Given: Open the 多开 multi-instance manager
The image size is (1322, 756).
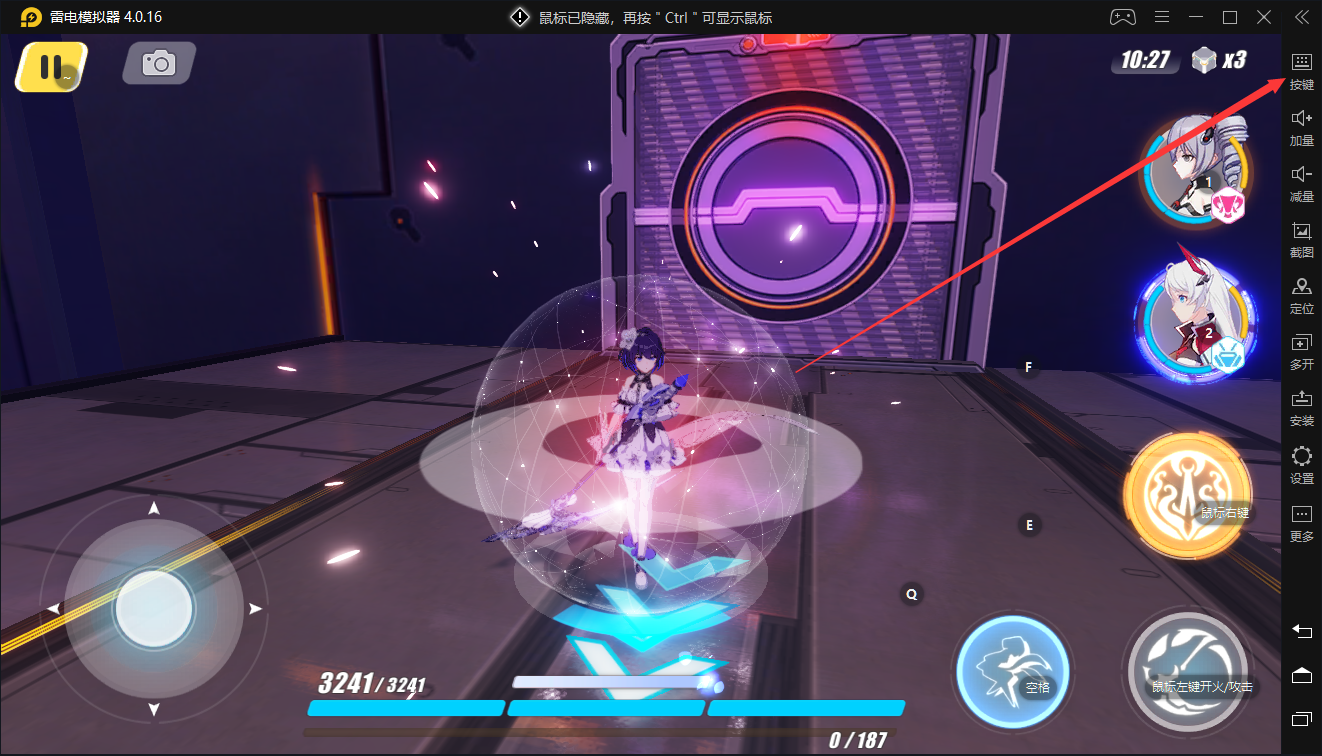Looking at the screenshot, I should pyautogui.click(x=1301, y=350).
